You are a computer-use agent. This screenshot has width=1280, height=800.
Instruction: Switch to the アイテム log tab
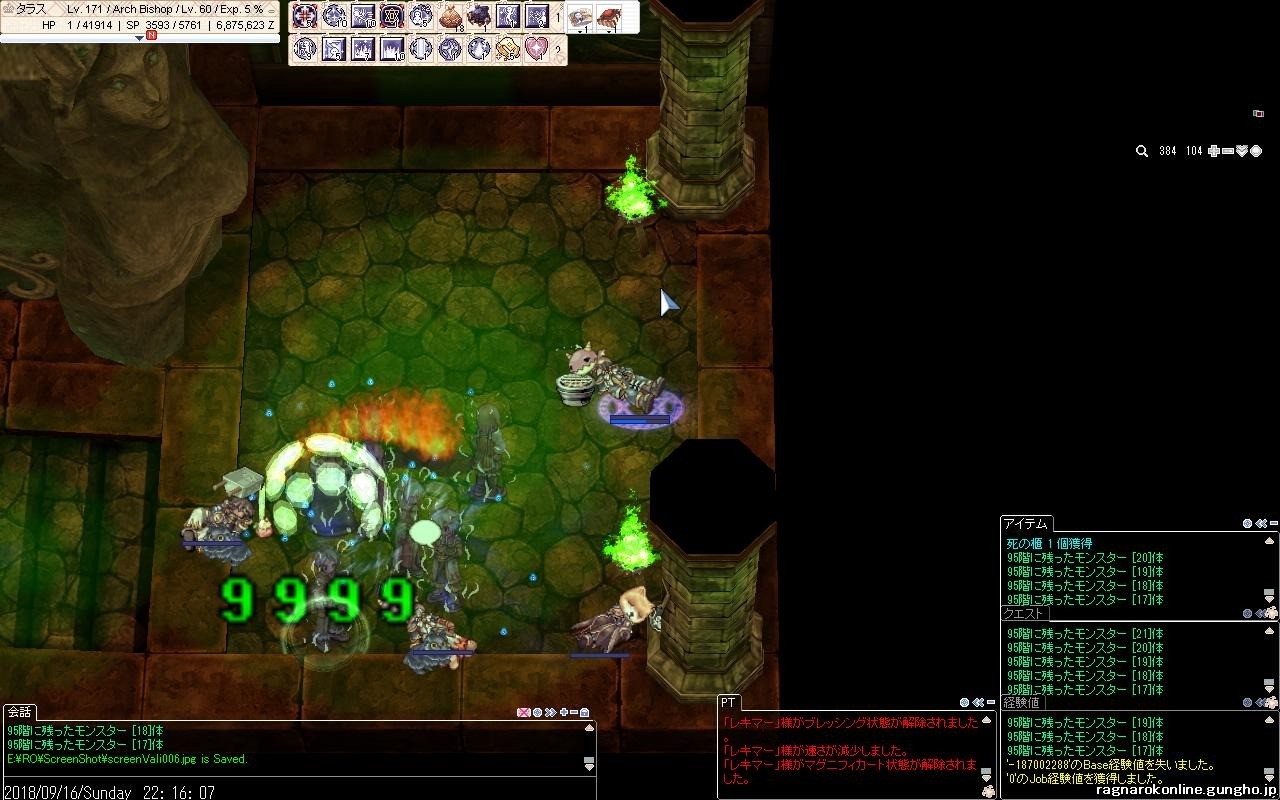click(1025, 524)
